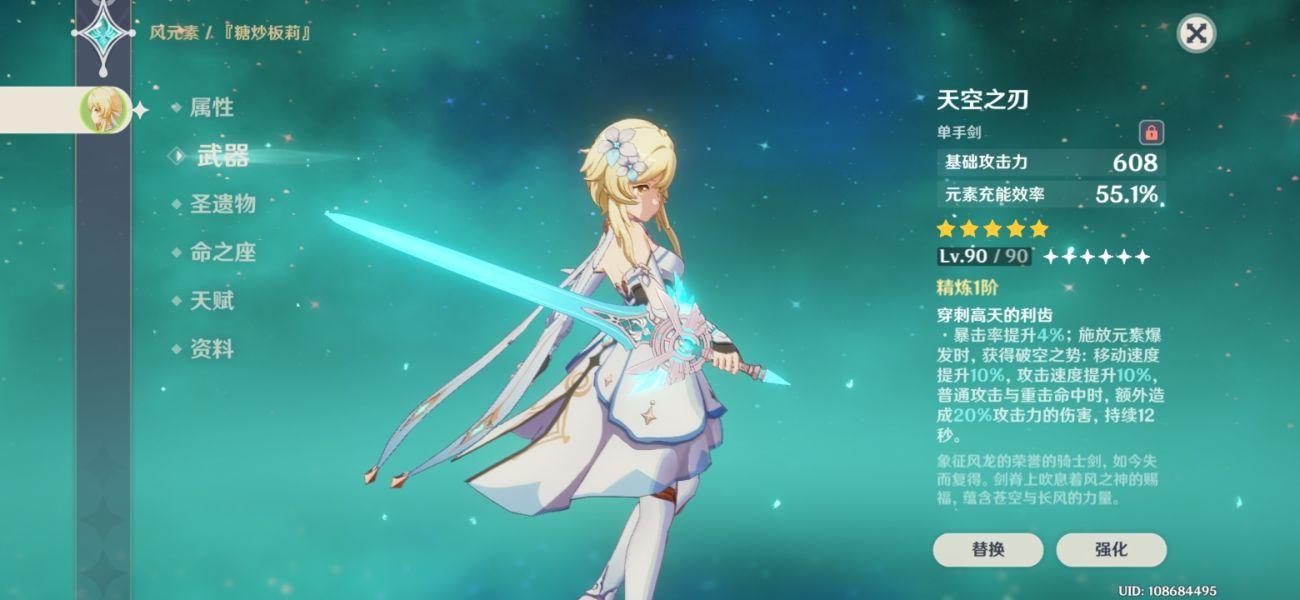The image size is (1300, 600).
Task: Click the 强化 enhance weapon button
Action: click(x=1110, y=549)
